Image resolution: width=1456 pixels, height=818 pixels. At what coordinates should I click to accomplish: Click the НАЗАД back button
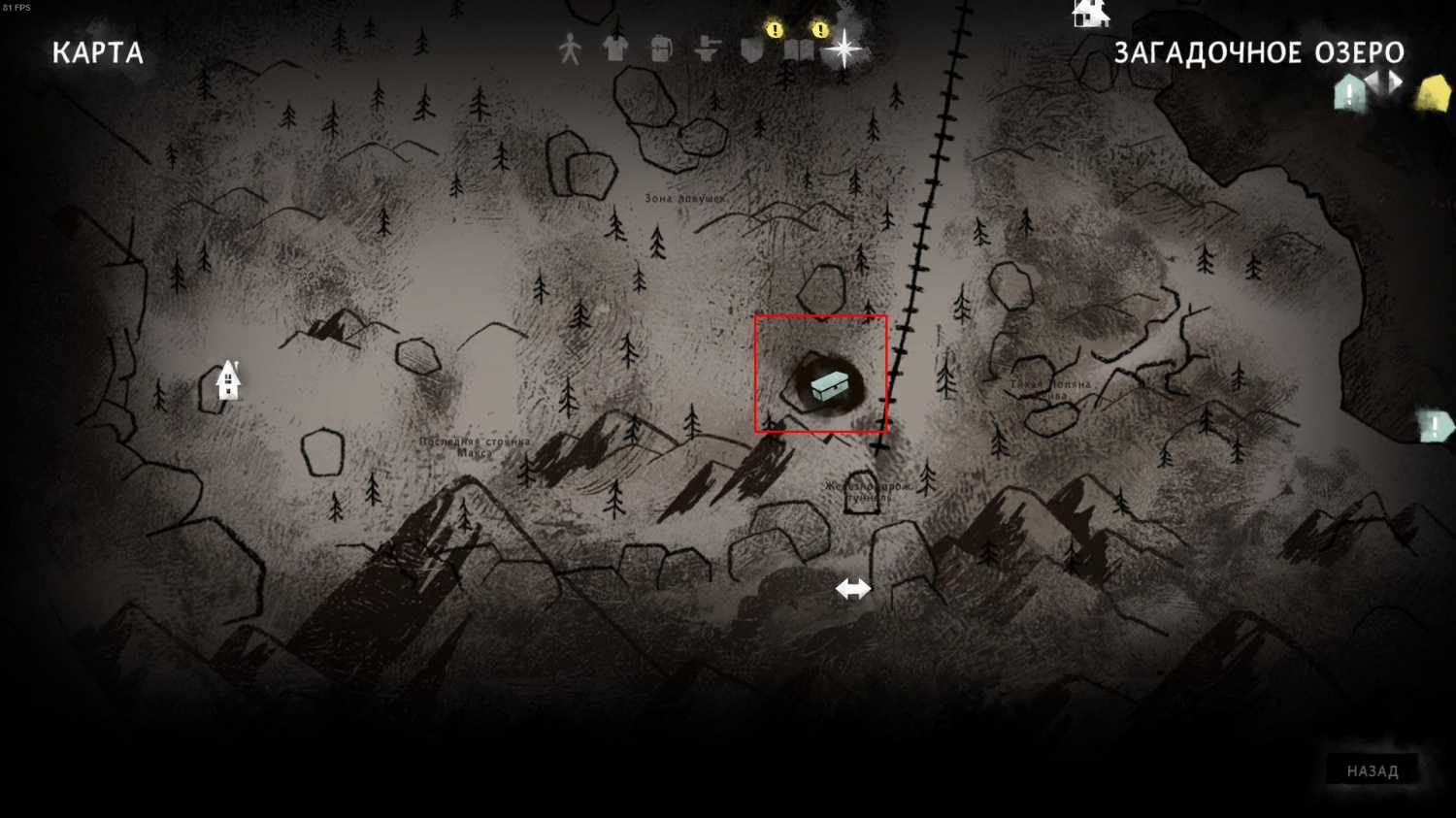pyautogui.click(x=1372, y=770)
